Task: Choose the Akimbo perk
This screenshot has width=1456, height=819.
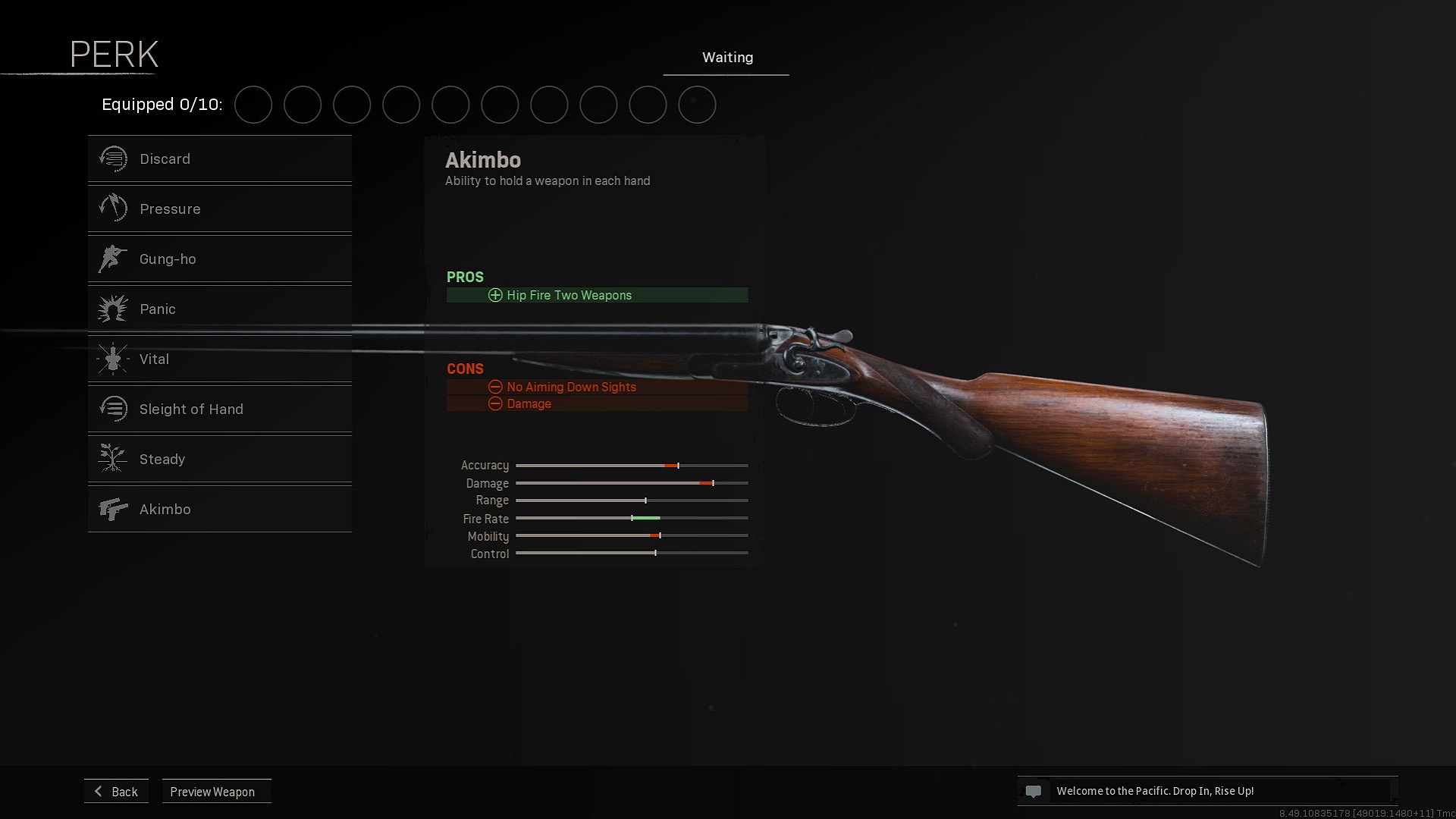Action: tap(219, 510)
